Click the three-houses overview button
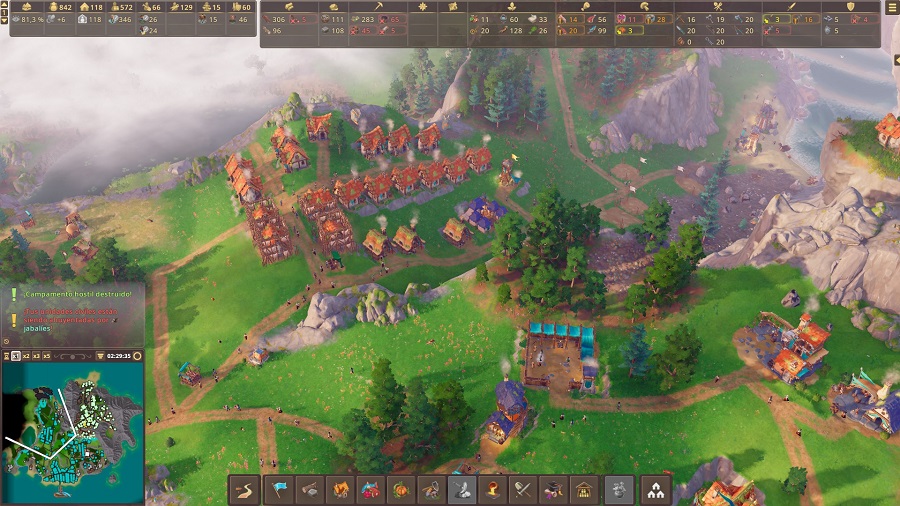This screenshot has width=900, height=506. click(657, 490)
